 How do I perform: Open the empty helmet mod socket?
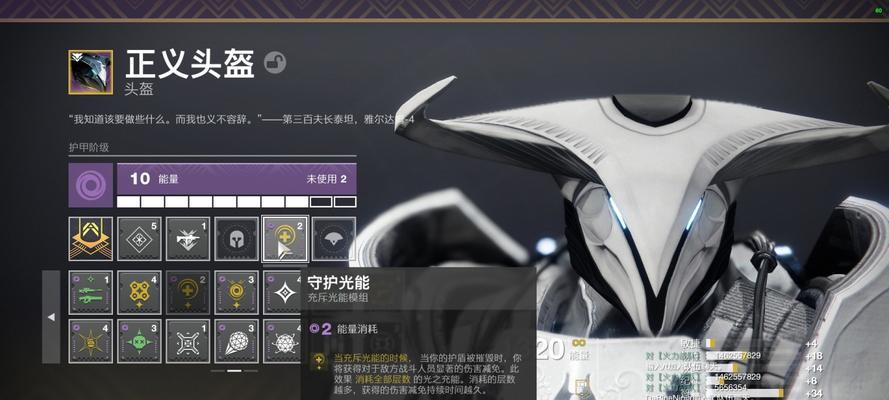coord(236,239)
